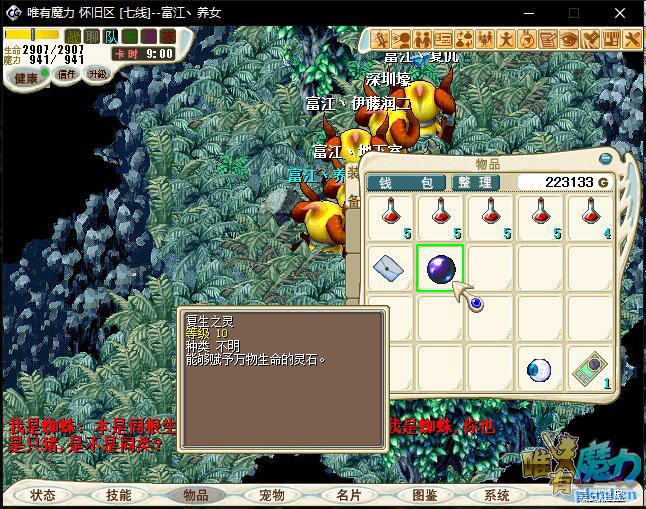Open the 状态 status menu
Screen dimensions: 646x509
pyautogui.click(x=44, y=495)
